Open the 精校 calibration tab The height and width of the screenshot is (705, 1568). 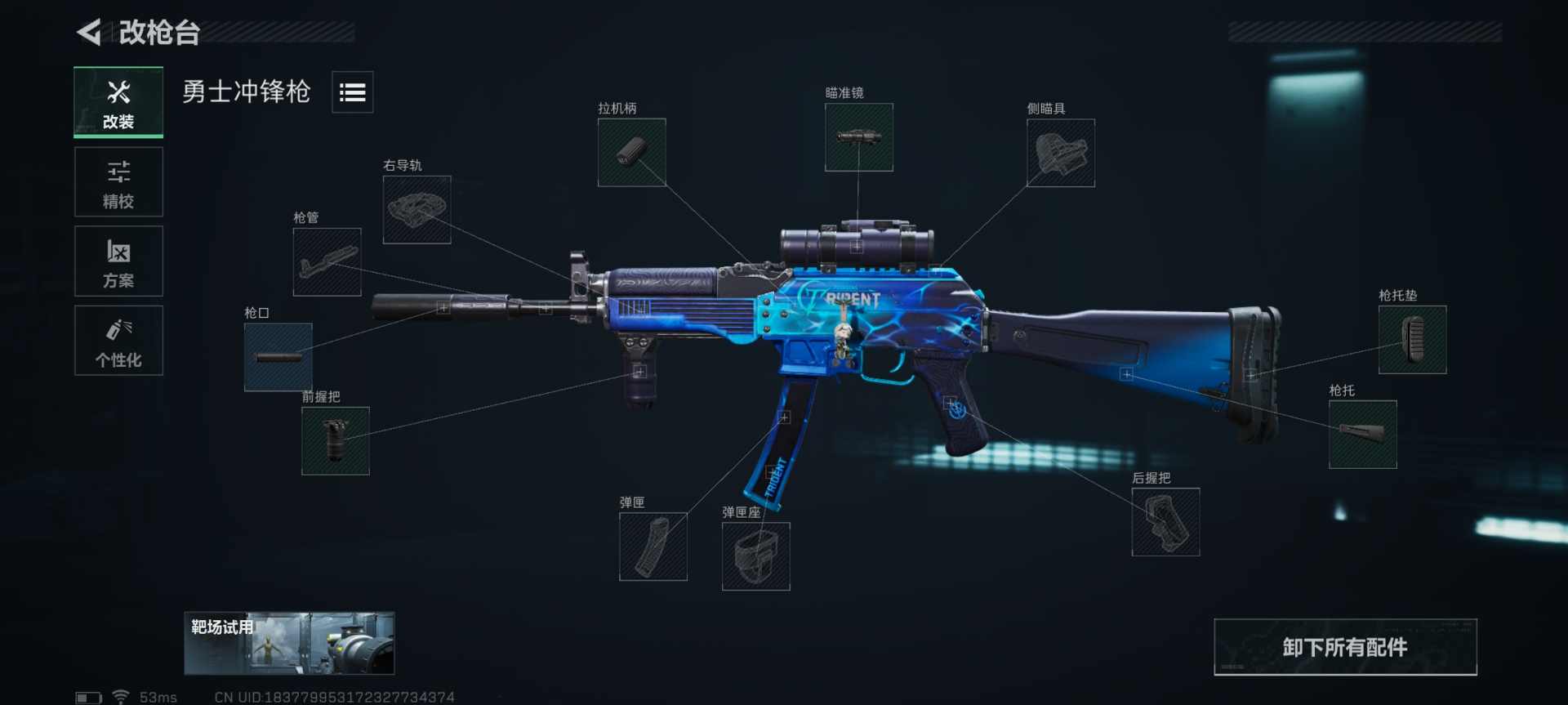point(118,183)
